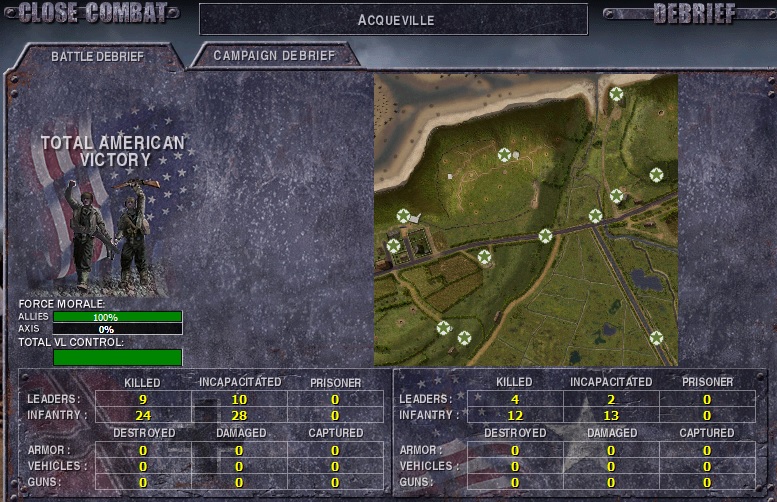
Task: Open the Campaign Debrief tab
Action: pos(273,56)
